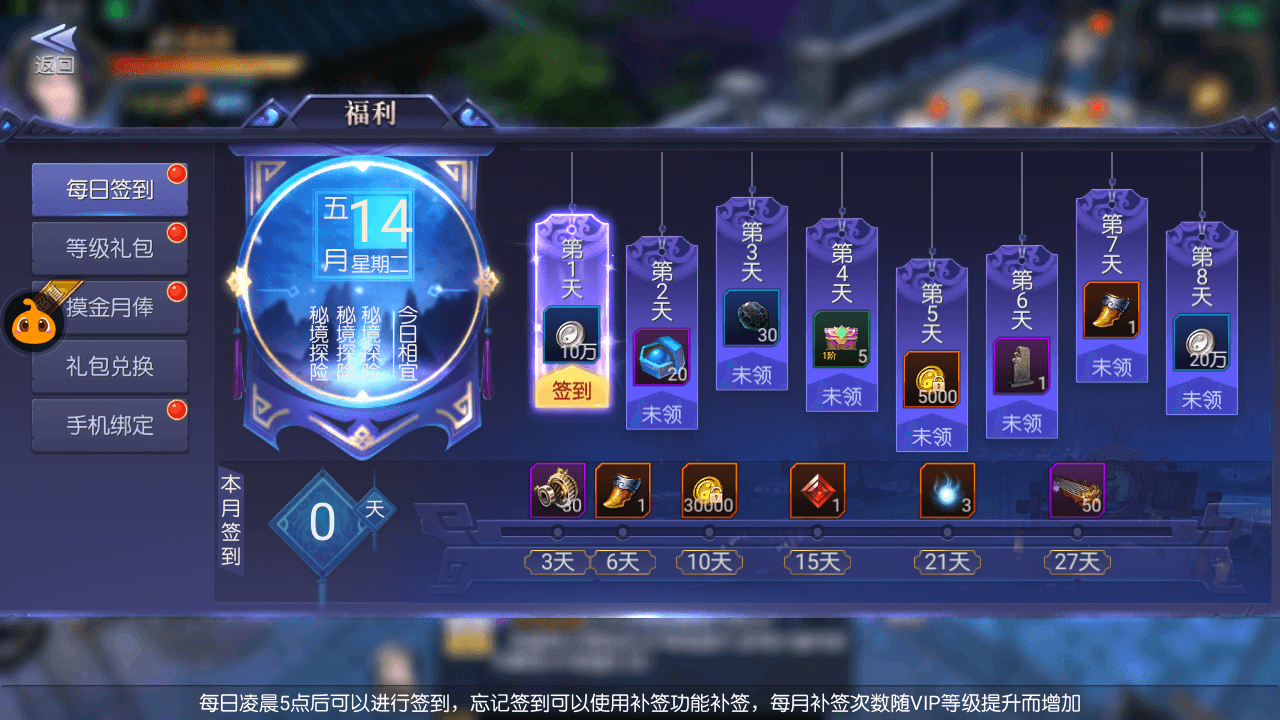Viewport: 1280px width, 720px height.
Task: Switch to the 福利 tab
Action: [x=370, y=113]
